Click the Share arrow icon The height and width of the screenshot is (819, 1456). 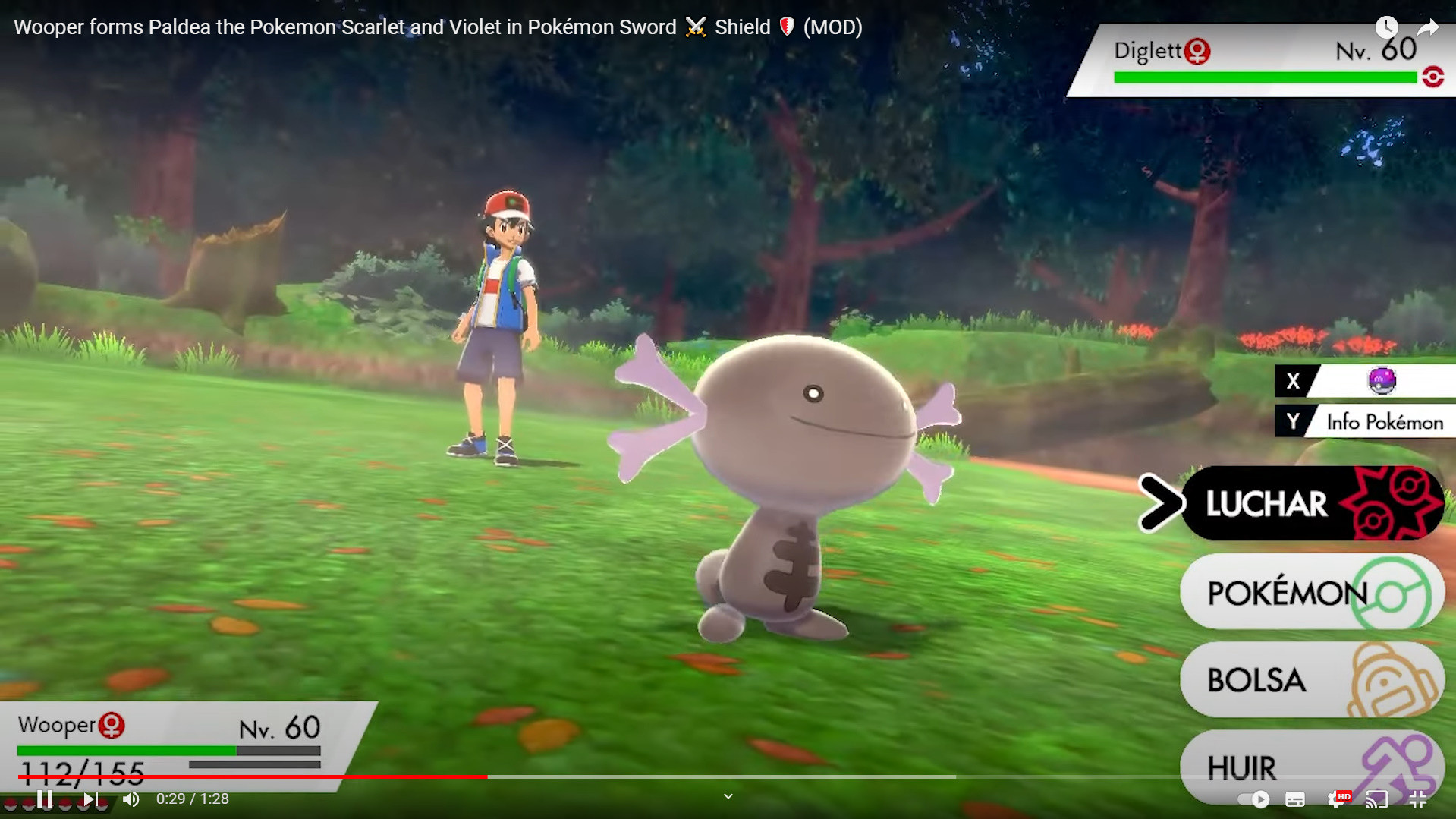coord(1428,27)
